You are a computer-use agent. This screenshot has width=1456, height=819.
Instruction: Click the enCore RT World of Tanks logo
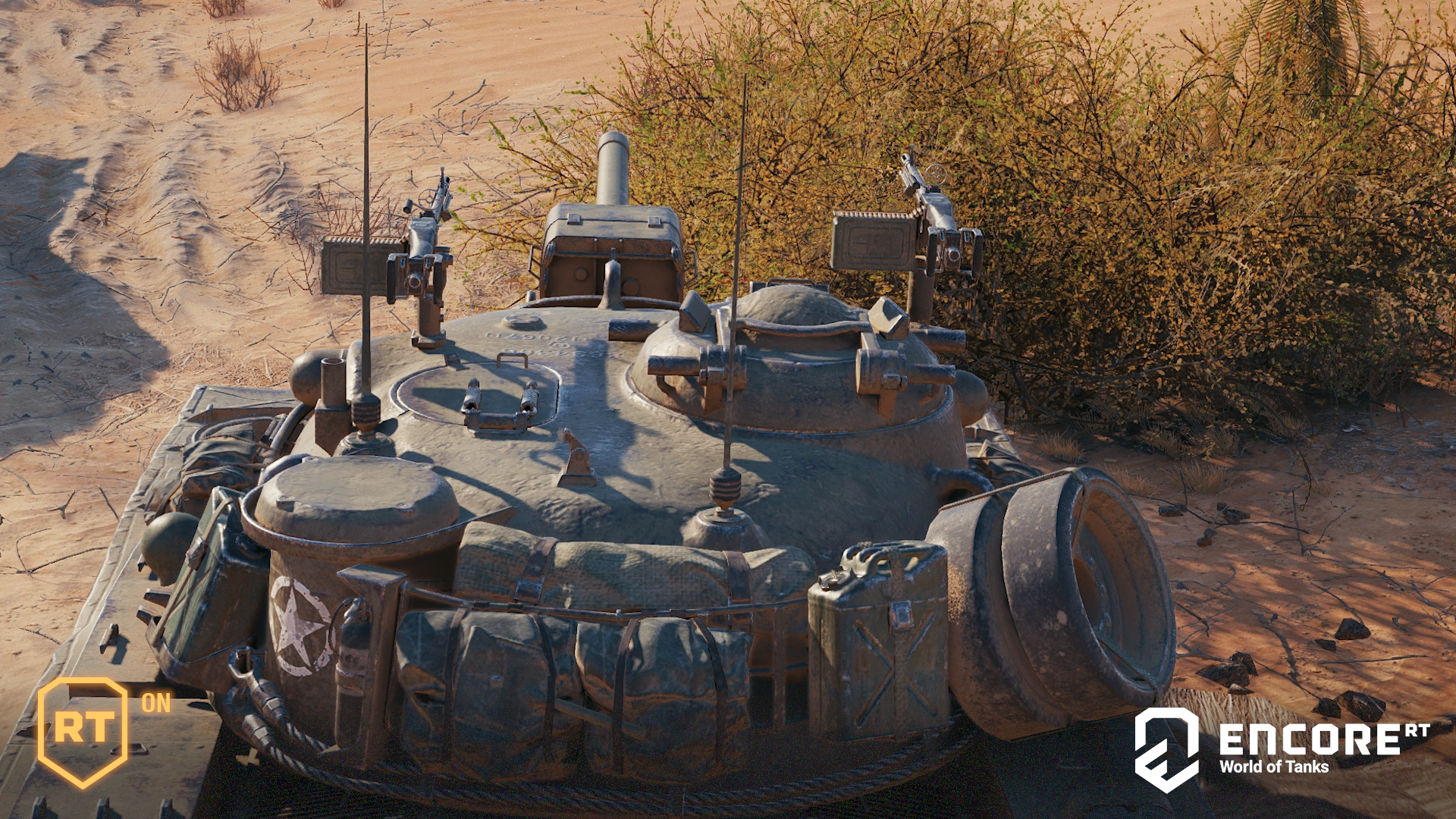click(x=1282, y=749)
